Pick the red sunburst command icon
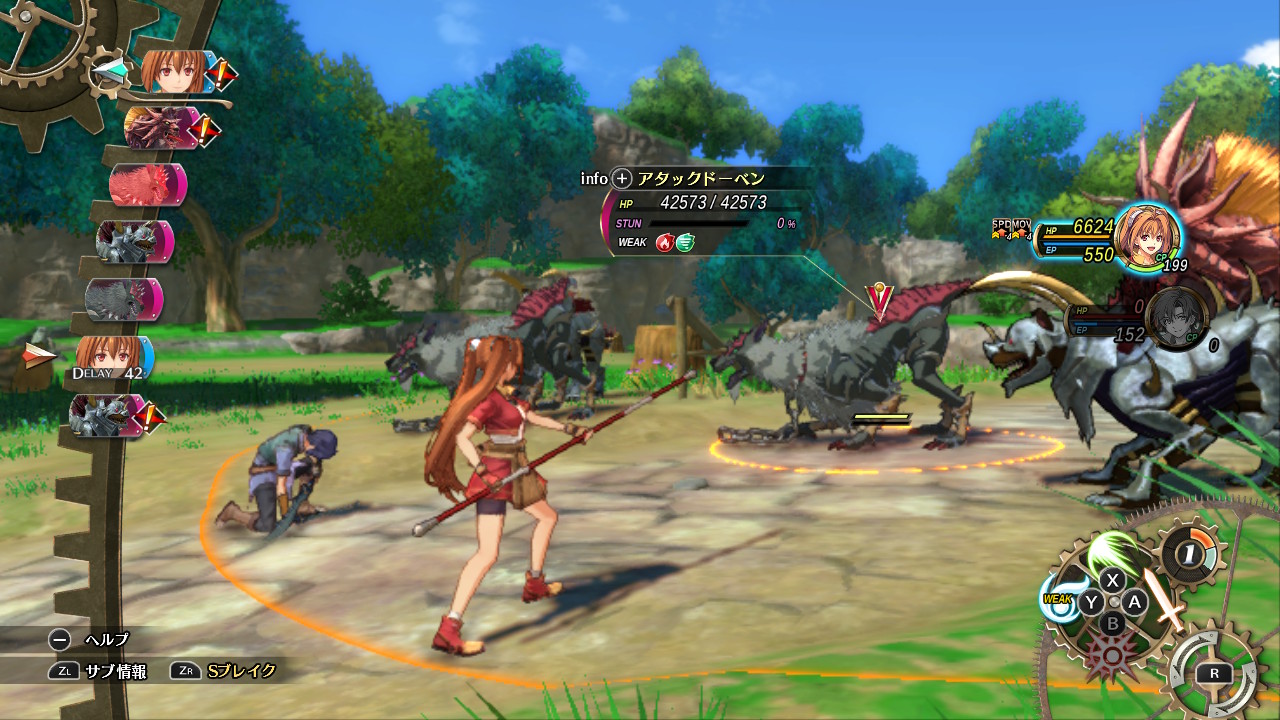 (1111, 655)
